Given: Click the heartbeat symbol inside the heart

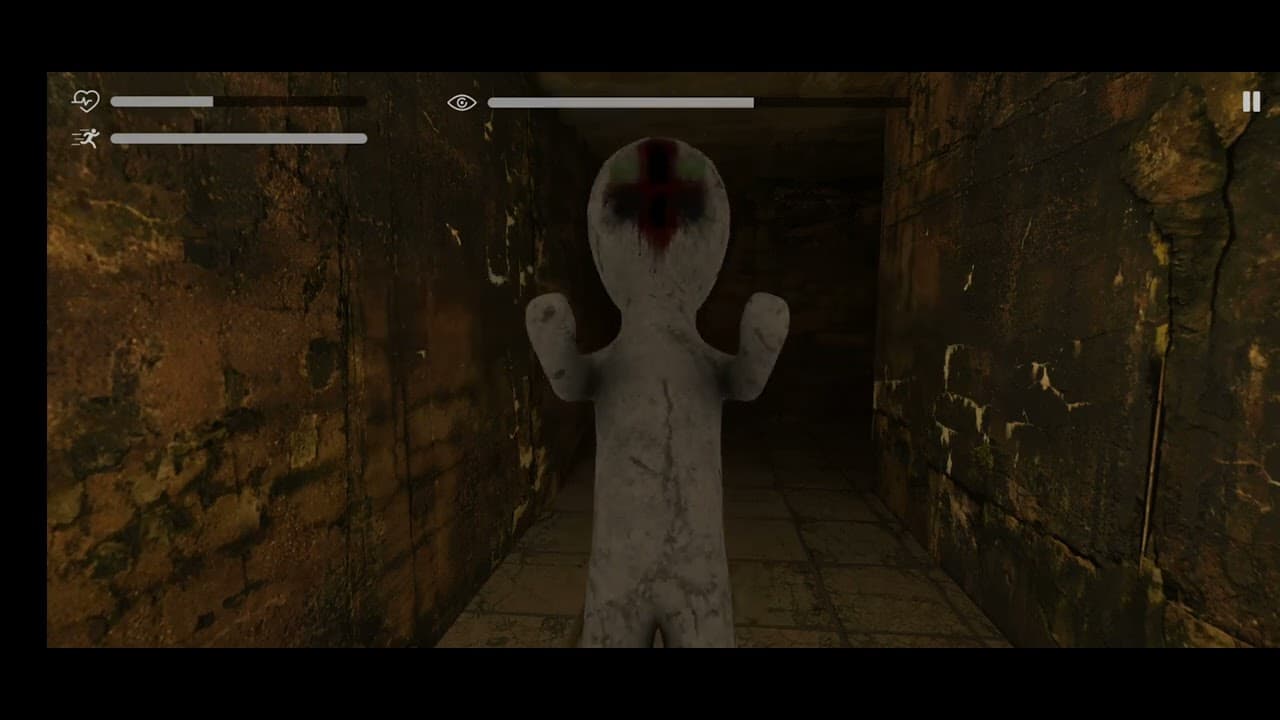Looking at the screenshot, I should click(x=86, y=100).
